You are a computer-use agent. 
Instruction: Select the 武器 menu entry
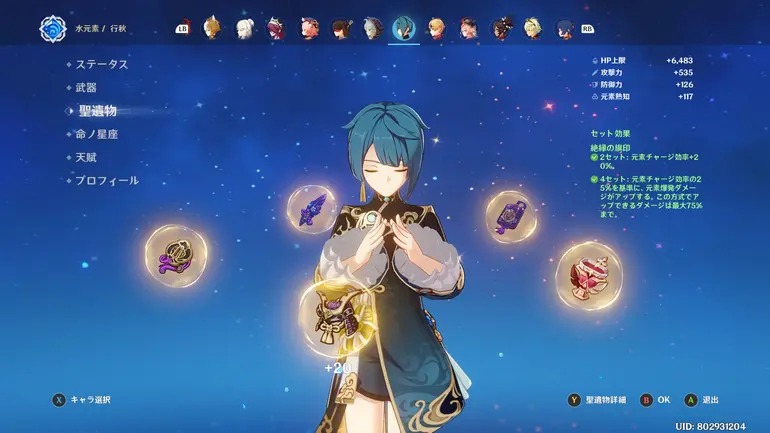coord(86,88)
